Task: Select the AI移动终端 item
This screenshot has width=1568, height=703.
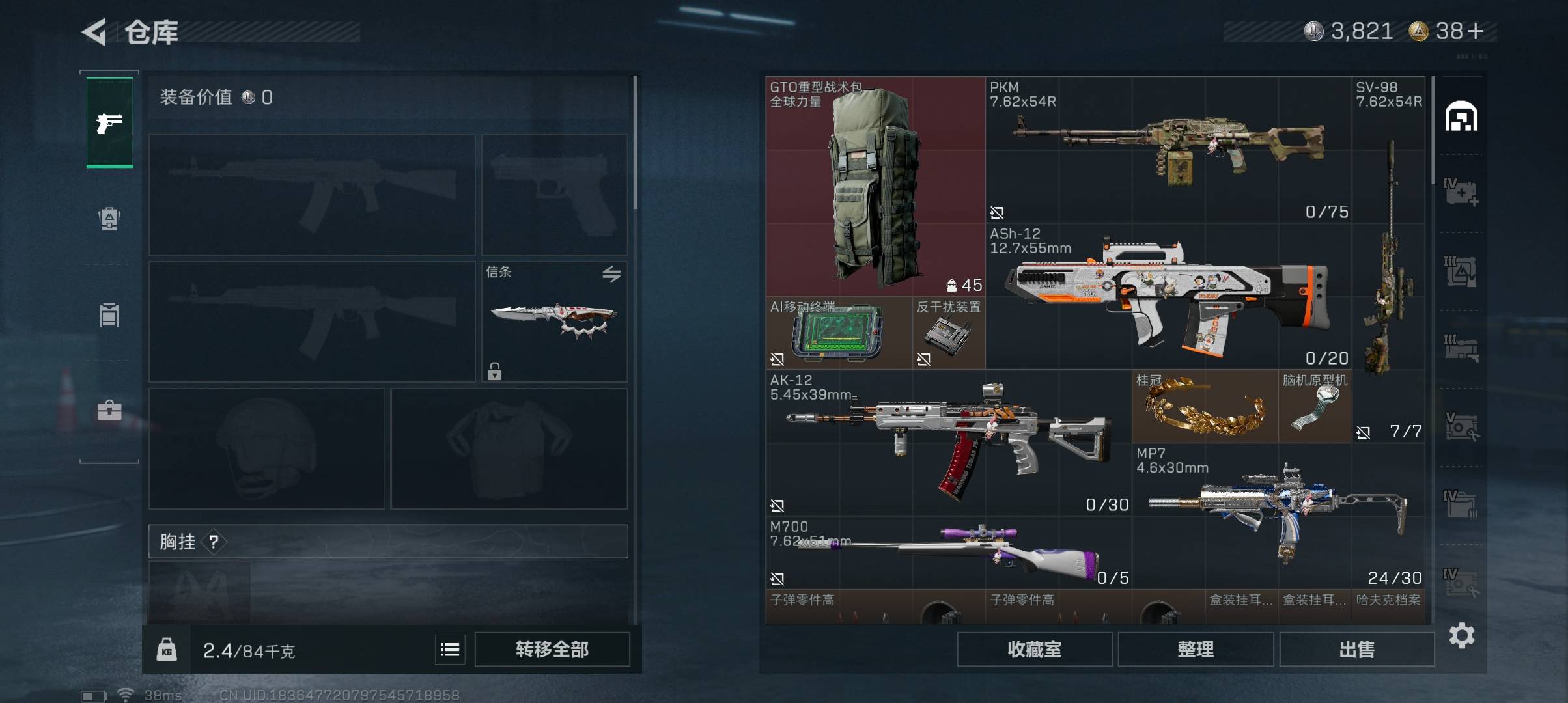Action: (838, 333)
